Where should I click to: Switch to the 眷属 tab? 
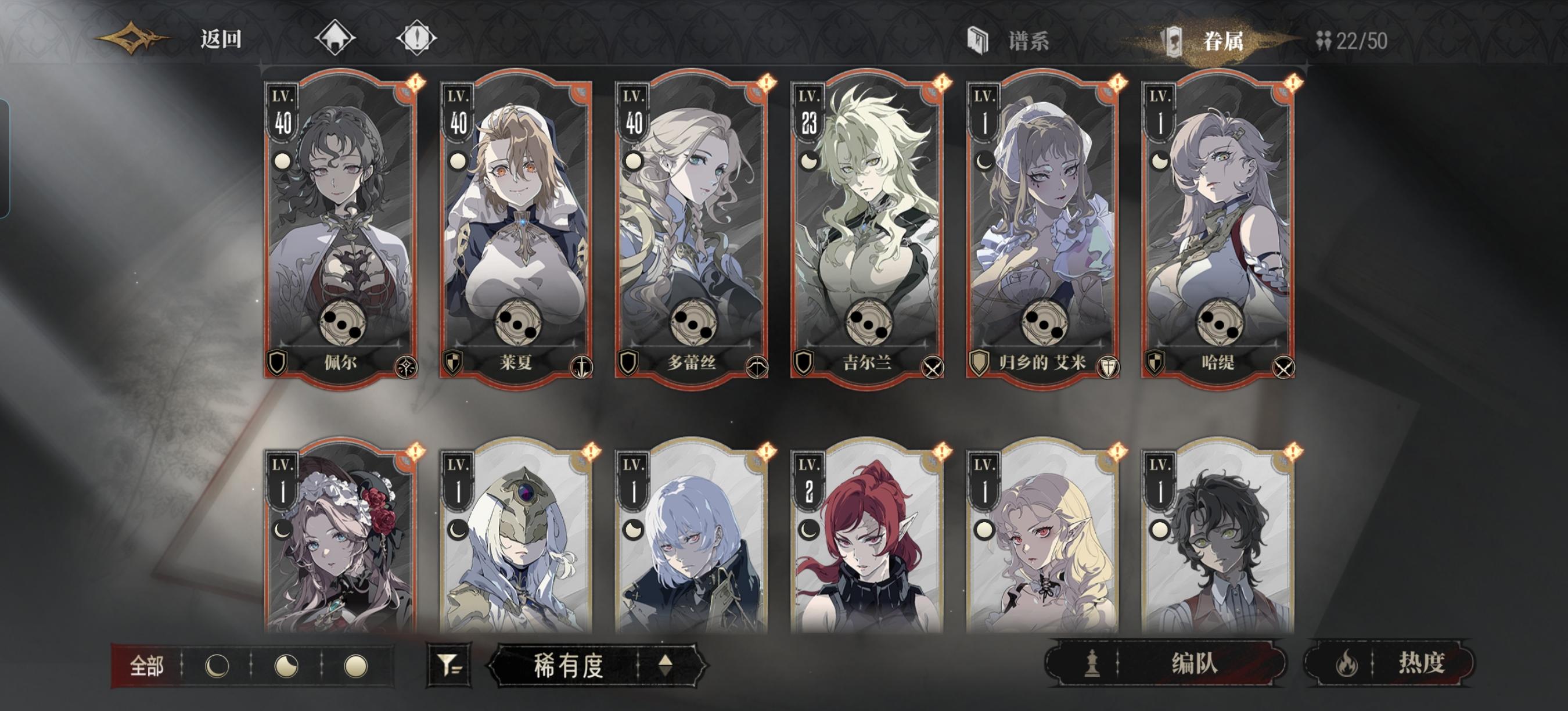pyautogui.click(x=1224, y=40)
